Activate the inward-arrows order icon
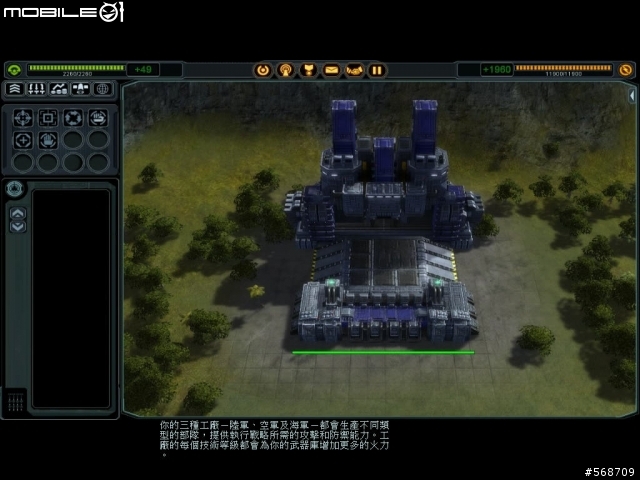 click(73, 117)
